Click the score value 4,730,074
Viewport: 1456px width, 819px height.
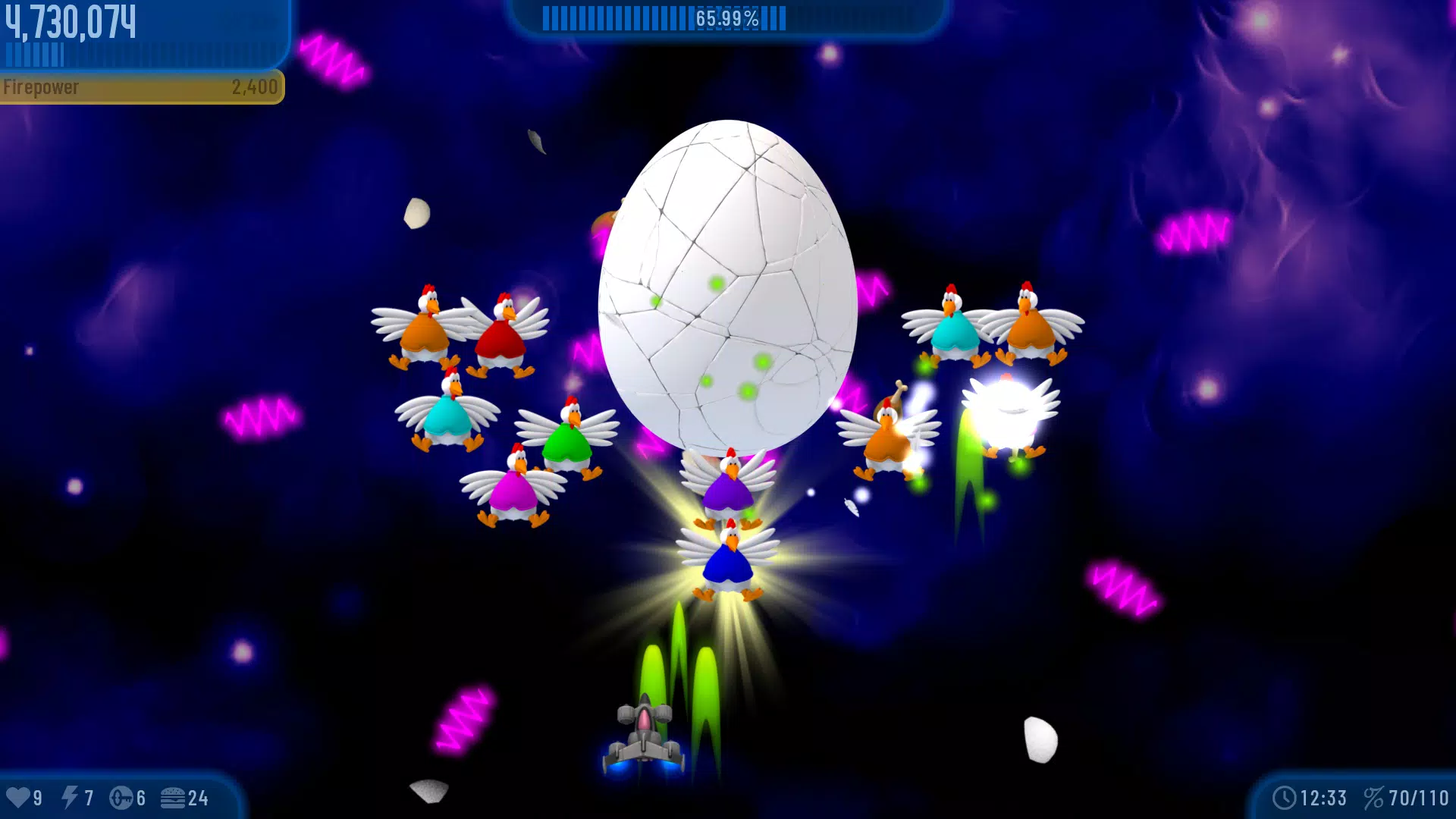pos(70,20)
